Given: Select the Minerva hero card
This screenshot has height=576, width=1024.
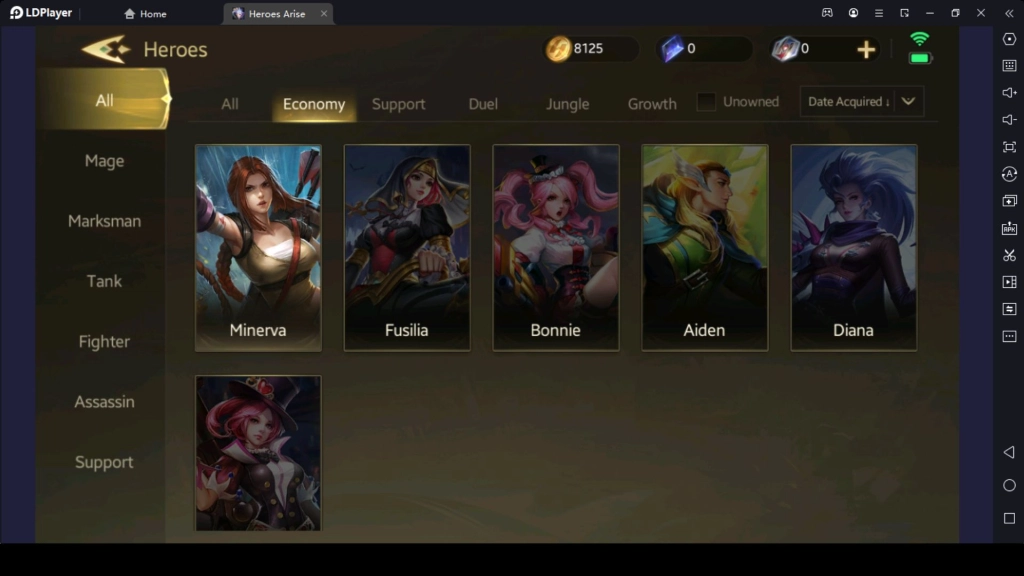Looking at the screenshot, I should (258, 248).
